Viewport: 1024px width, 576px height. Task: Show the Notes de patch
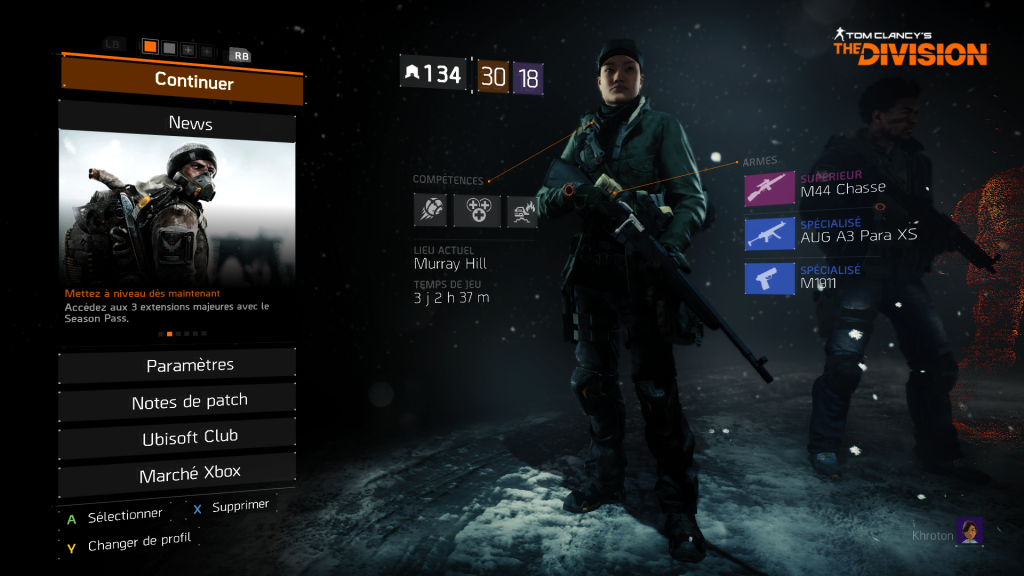[178, 402]
